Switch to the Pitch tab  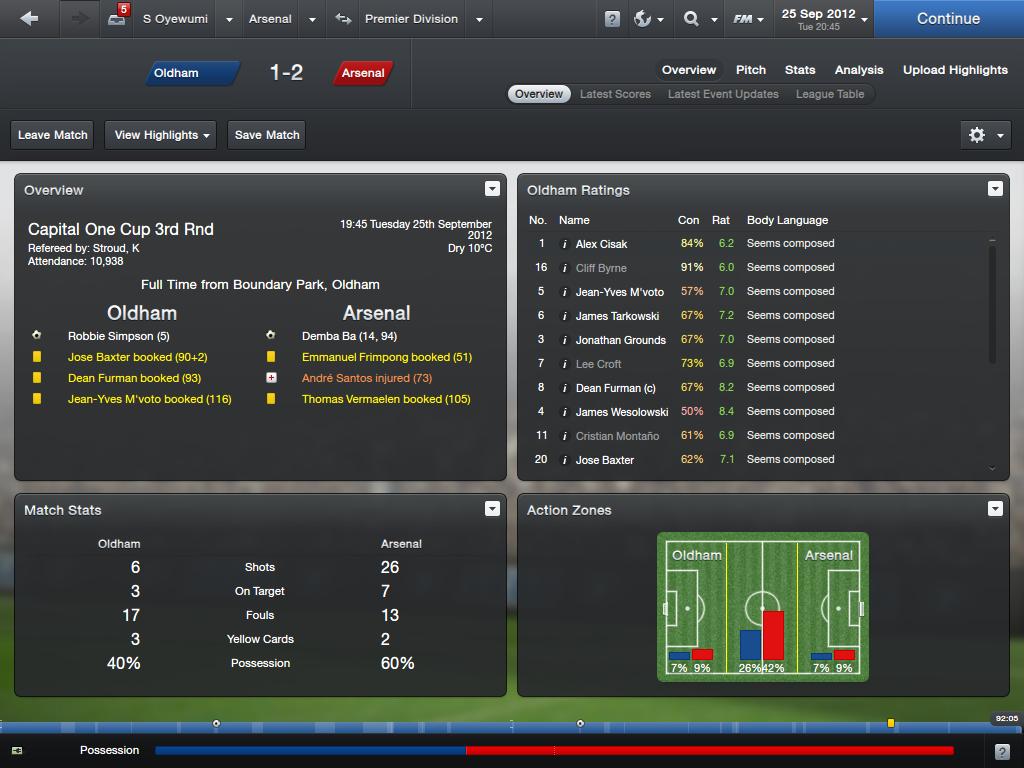(751, 70)
